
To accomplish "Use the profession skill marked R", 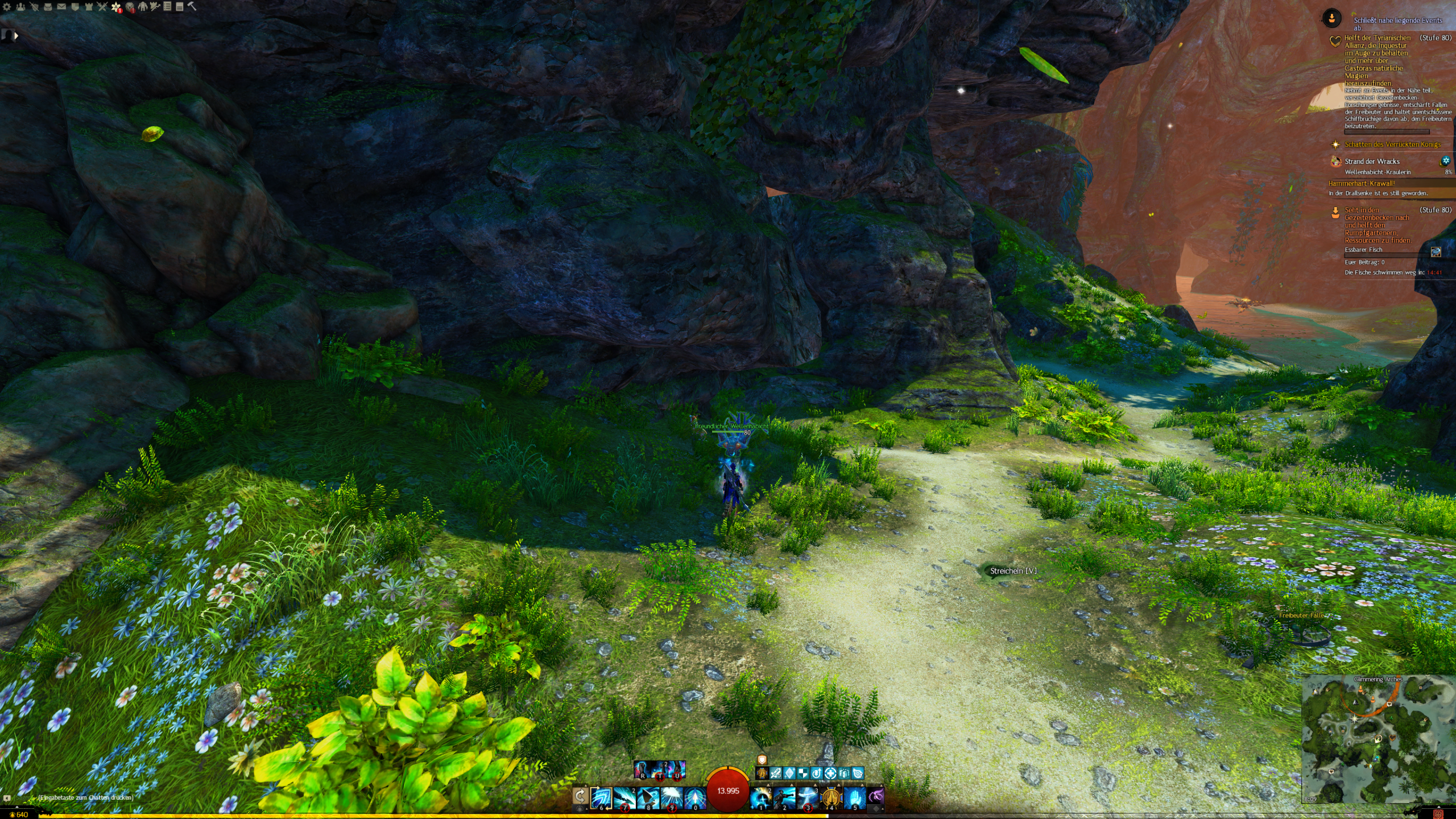I will [x=643, y=770].
